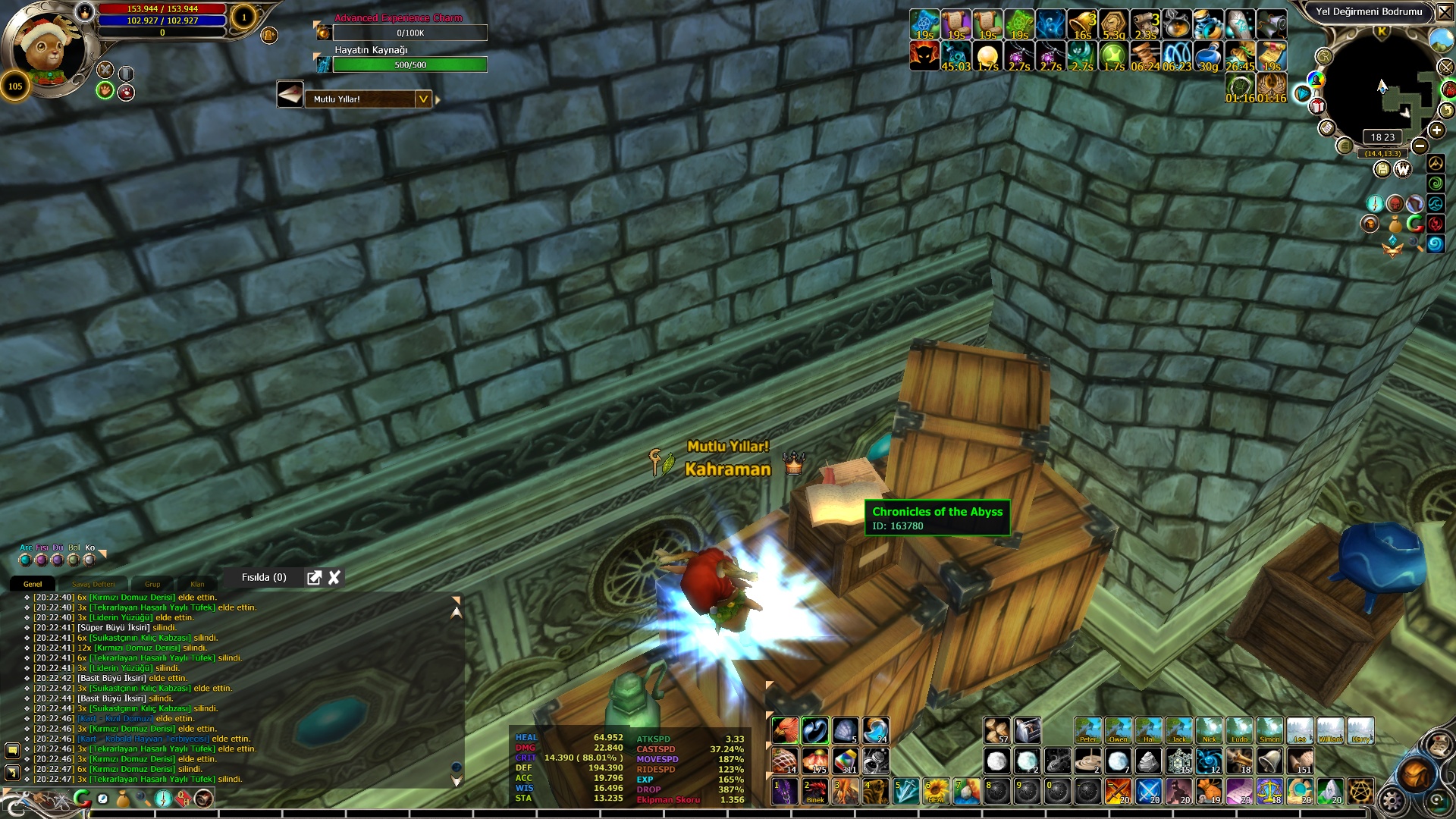This screenshot has width=1456, height=819.
Task: Open the gift box icon by minimap
Action: point(1318,106)
